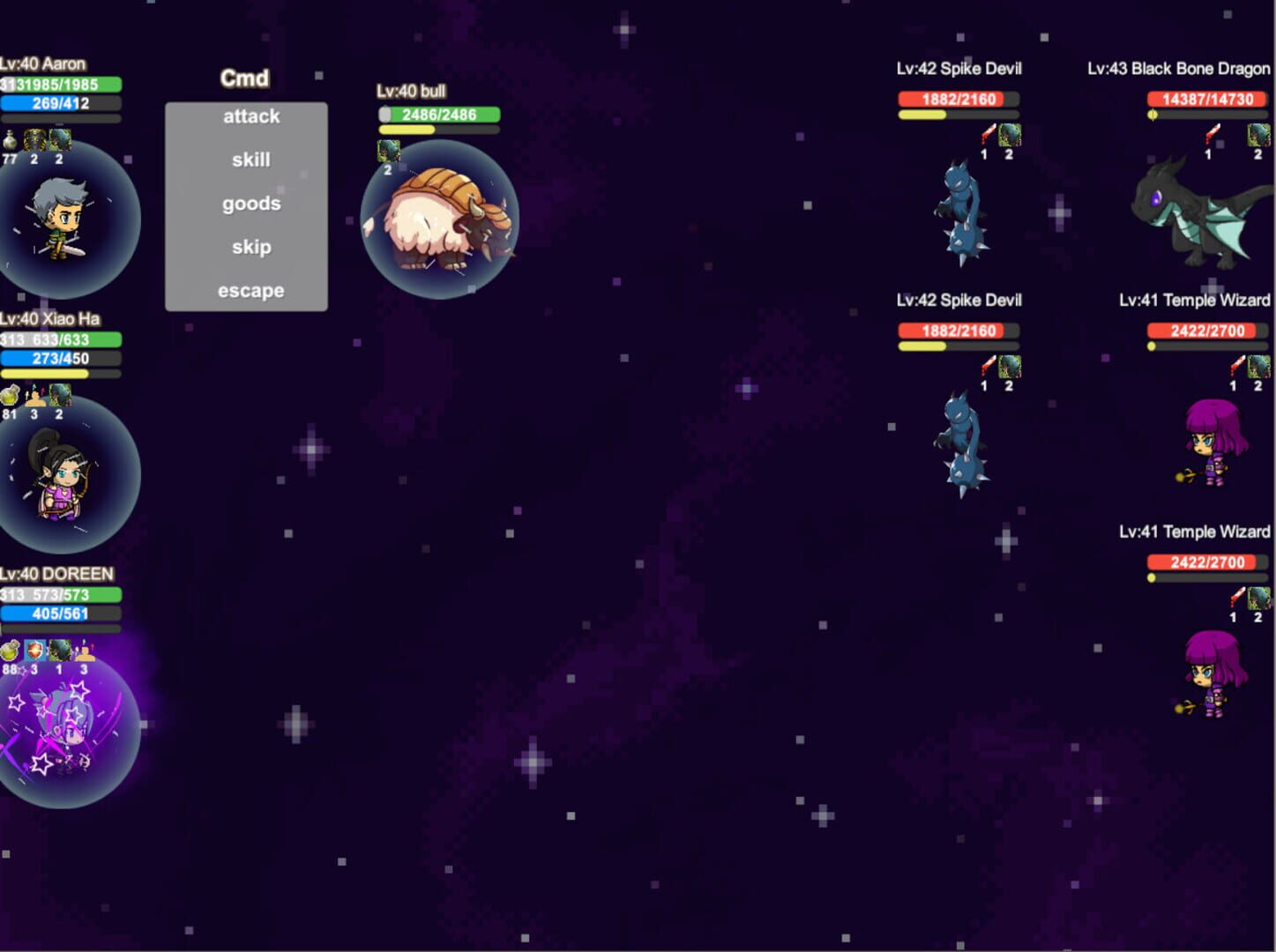Click the stat-boost person icon under Xiao Ha
The height and width of the screenshot is (952, 1276).
(x=34, y=397)
